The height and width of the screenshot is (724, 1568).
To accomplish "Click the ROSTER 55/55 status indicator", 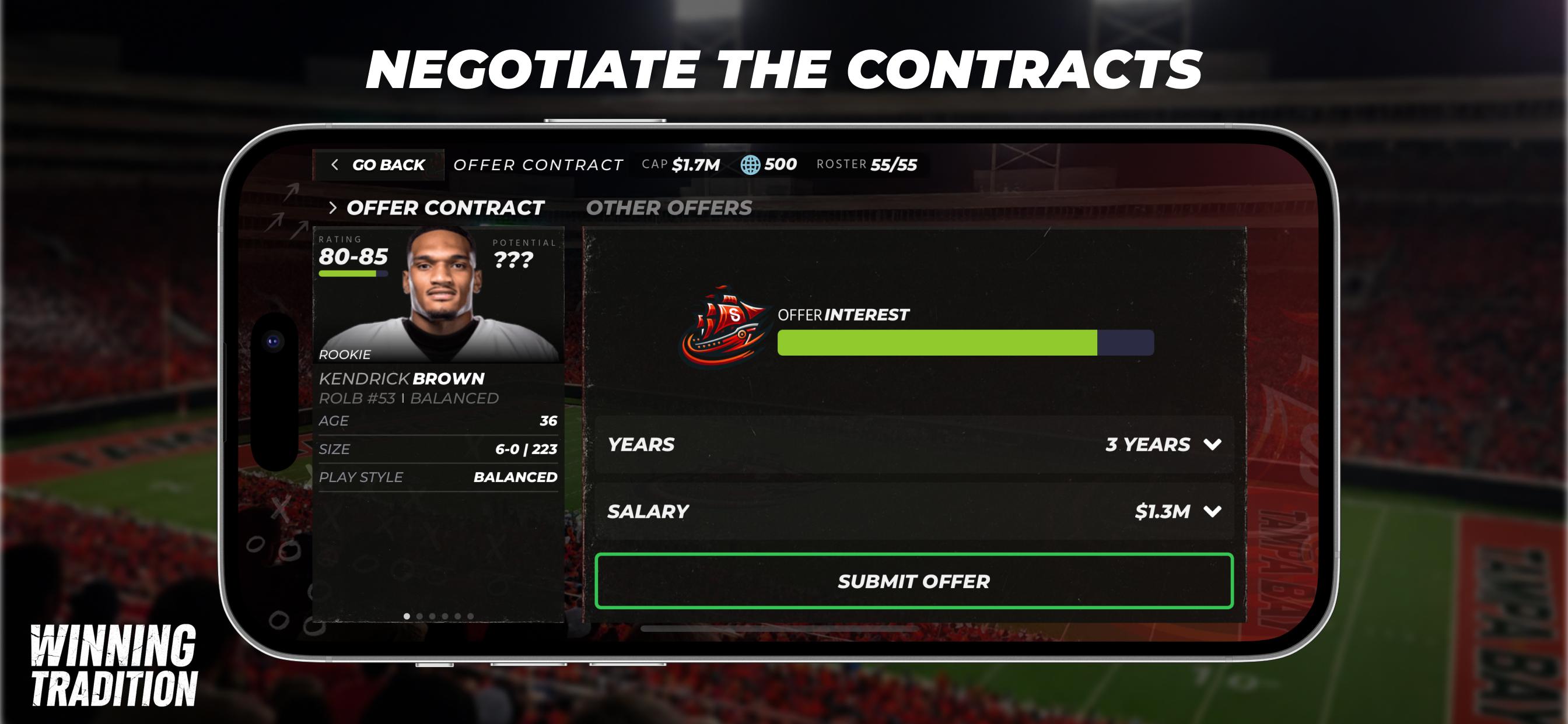I will pyautogui.click(x=867, y=163).
